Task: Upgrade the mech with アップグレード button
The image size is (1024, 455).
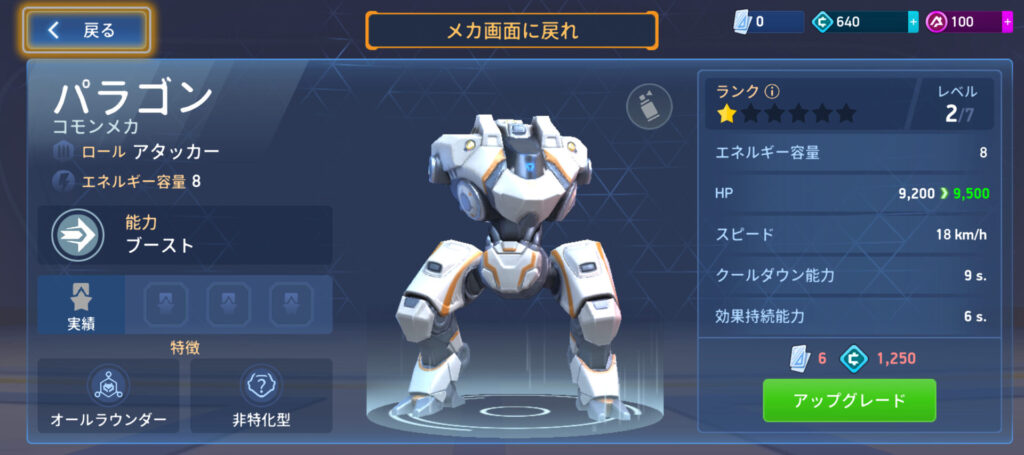Action: pyautogui.click(x=849, y=400)
